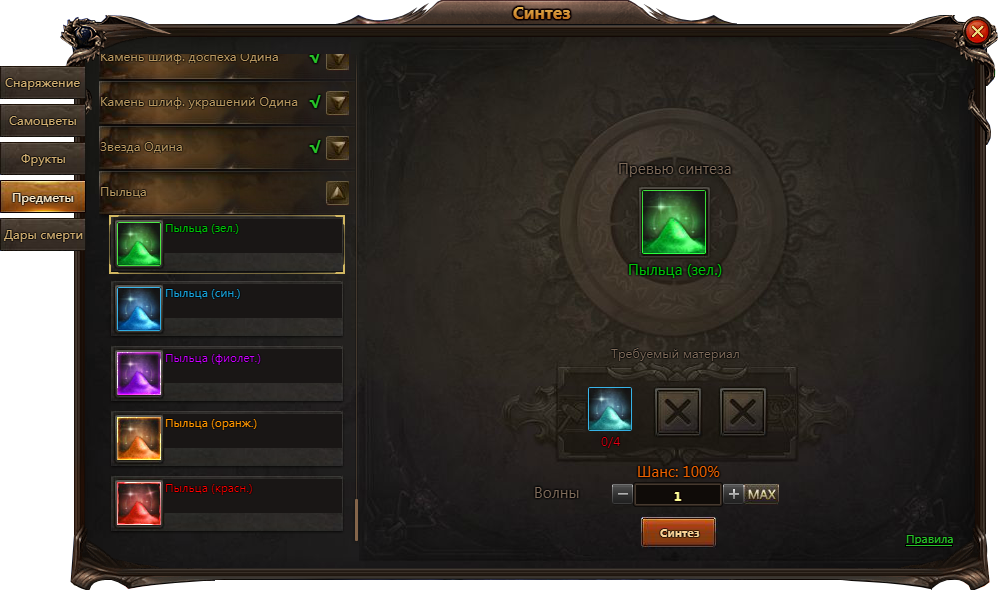Increase the synthesis count with plus
This screenshot has height=590, width=998.
733,494
